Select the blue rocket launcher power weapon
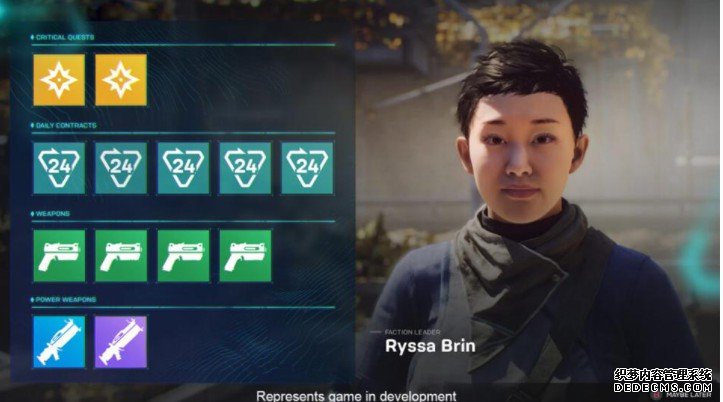723x402 pixels. [x=58, y=342]
